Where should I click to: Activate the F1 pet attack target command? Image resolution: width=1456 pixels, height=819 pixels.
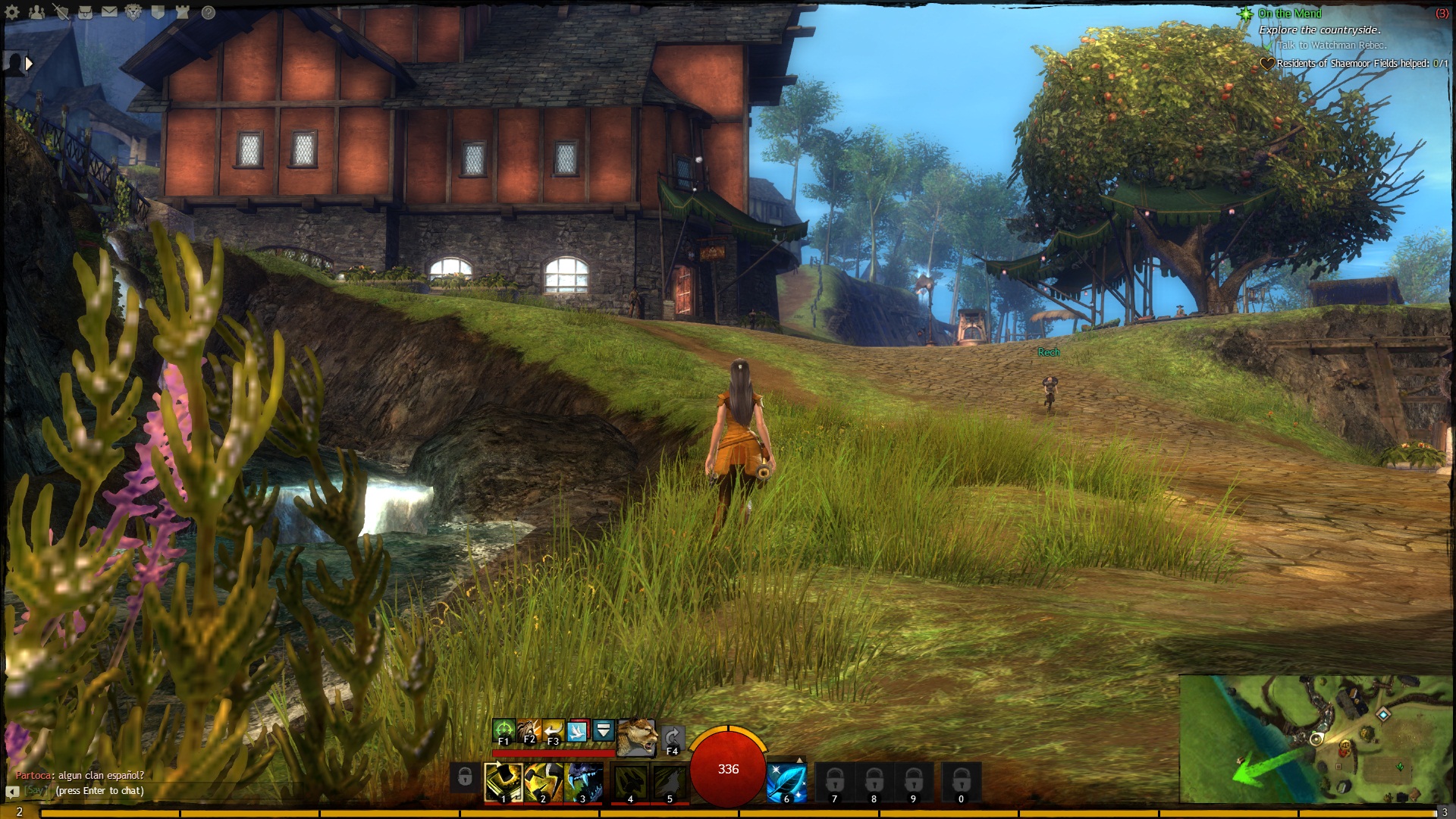(x=504, y=731)
